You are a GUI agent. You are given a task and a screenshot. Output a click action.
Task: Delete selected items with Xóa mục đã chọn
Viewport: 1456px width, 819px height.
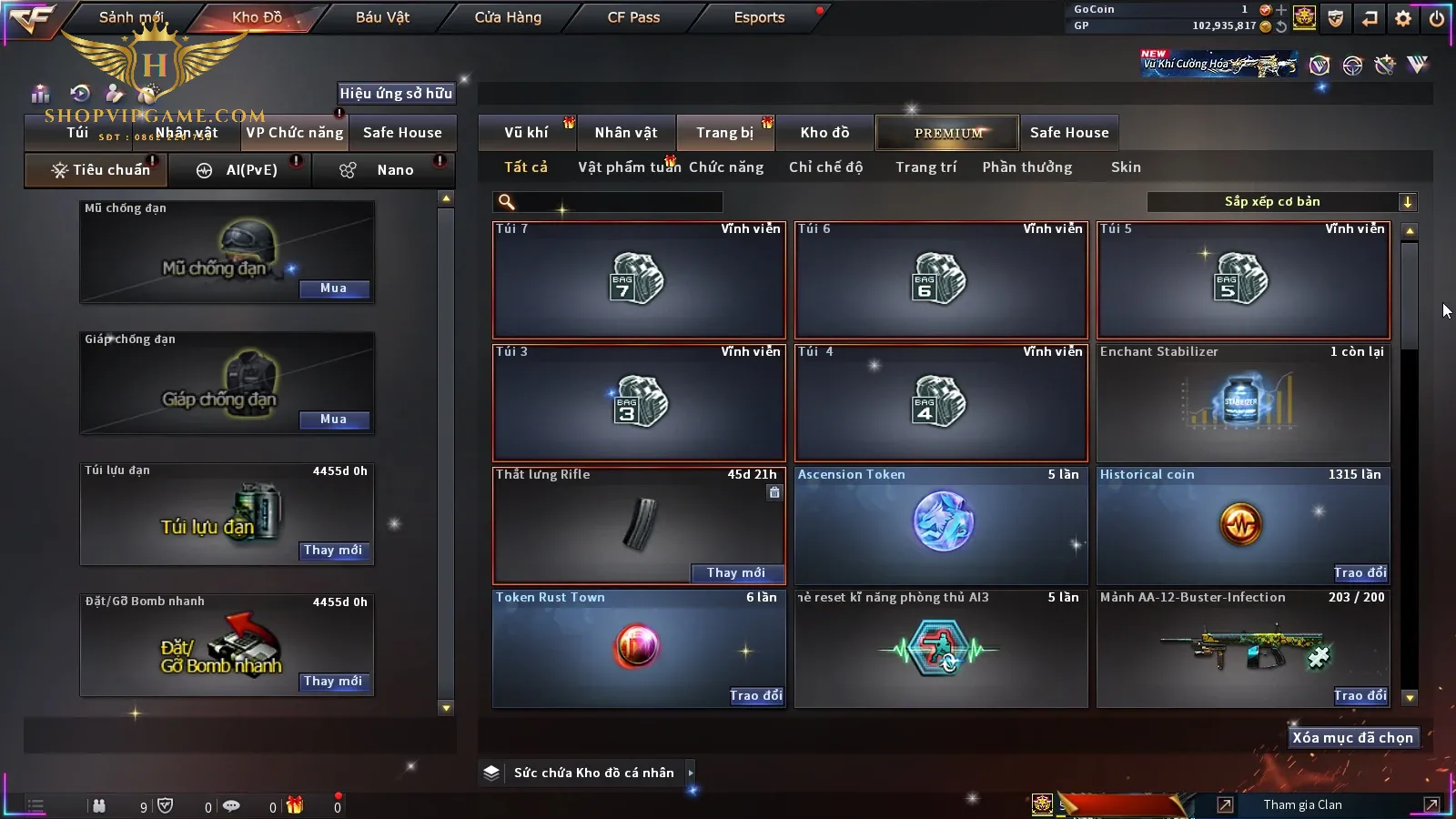(x=1352, y=738)
